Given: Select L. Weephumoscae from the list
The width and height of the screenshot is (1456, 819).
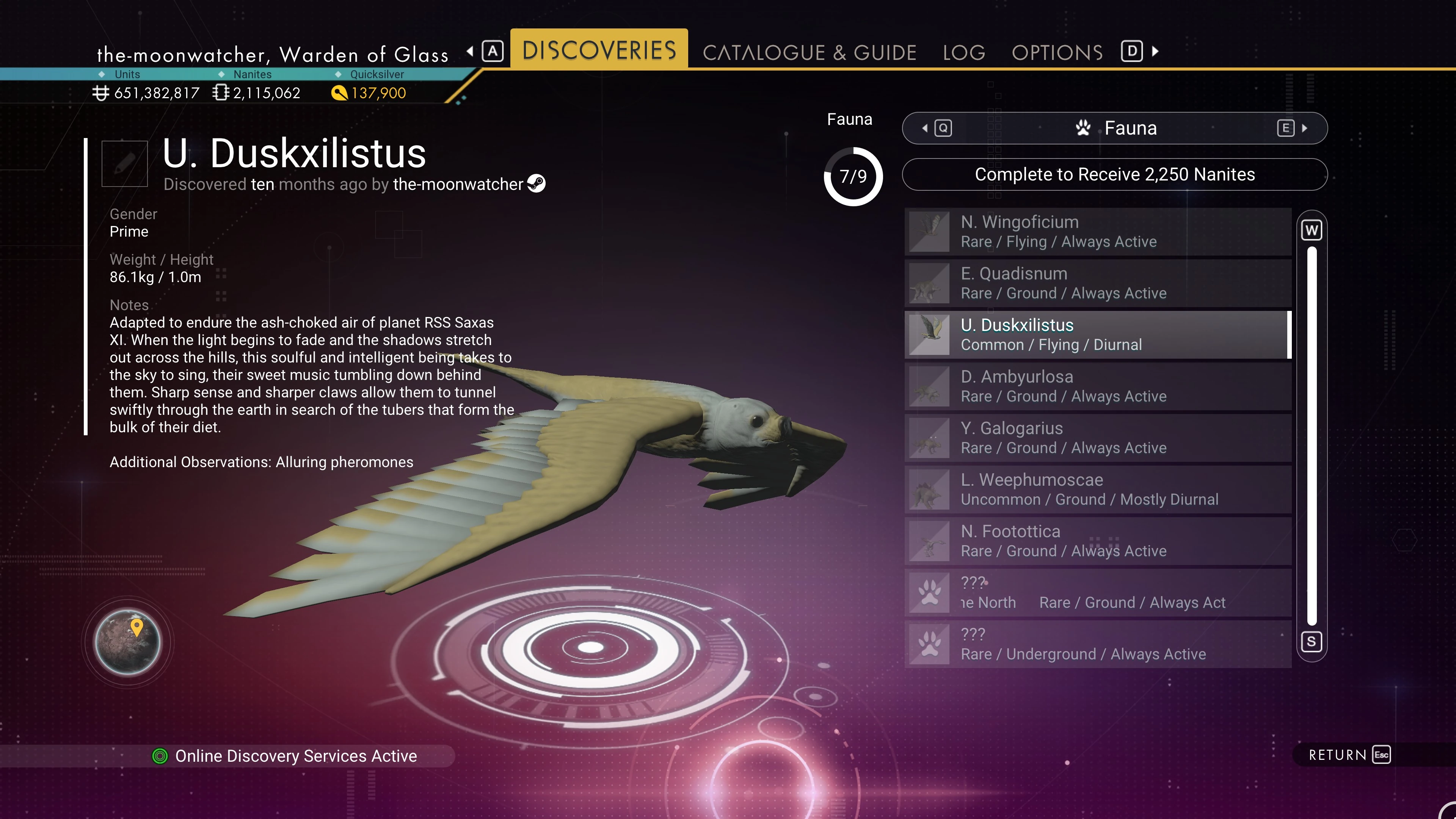Looking at the screenshot, I should [1097, 490].
